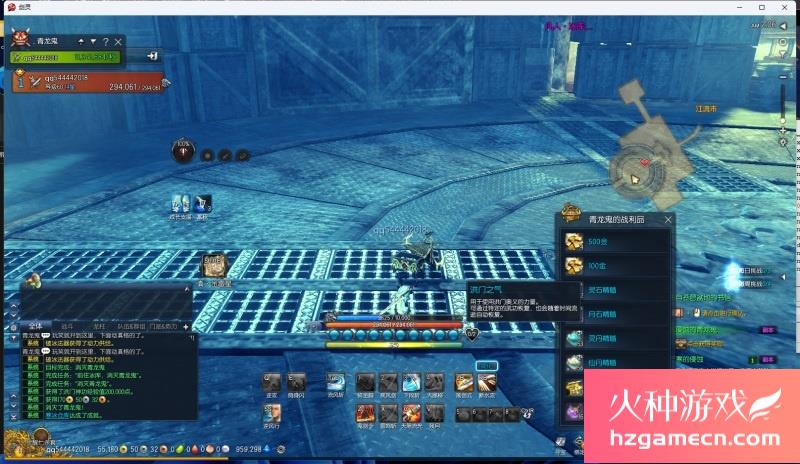800x464 pixels.
Task: Cast the 御剑式 skill
Action: (463, 382)
